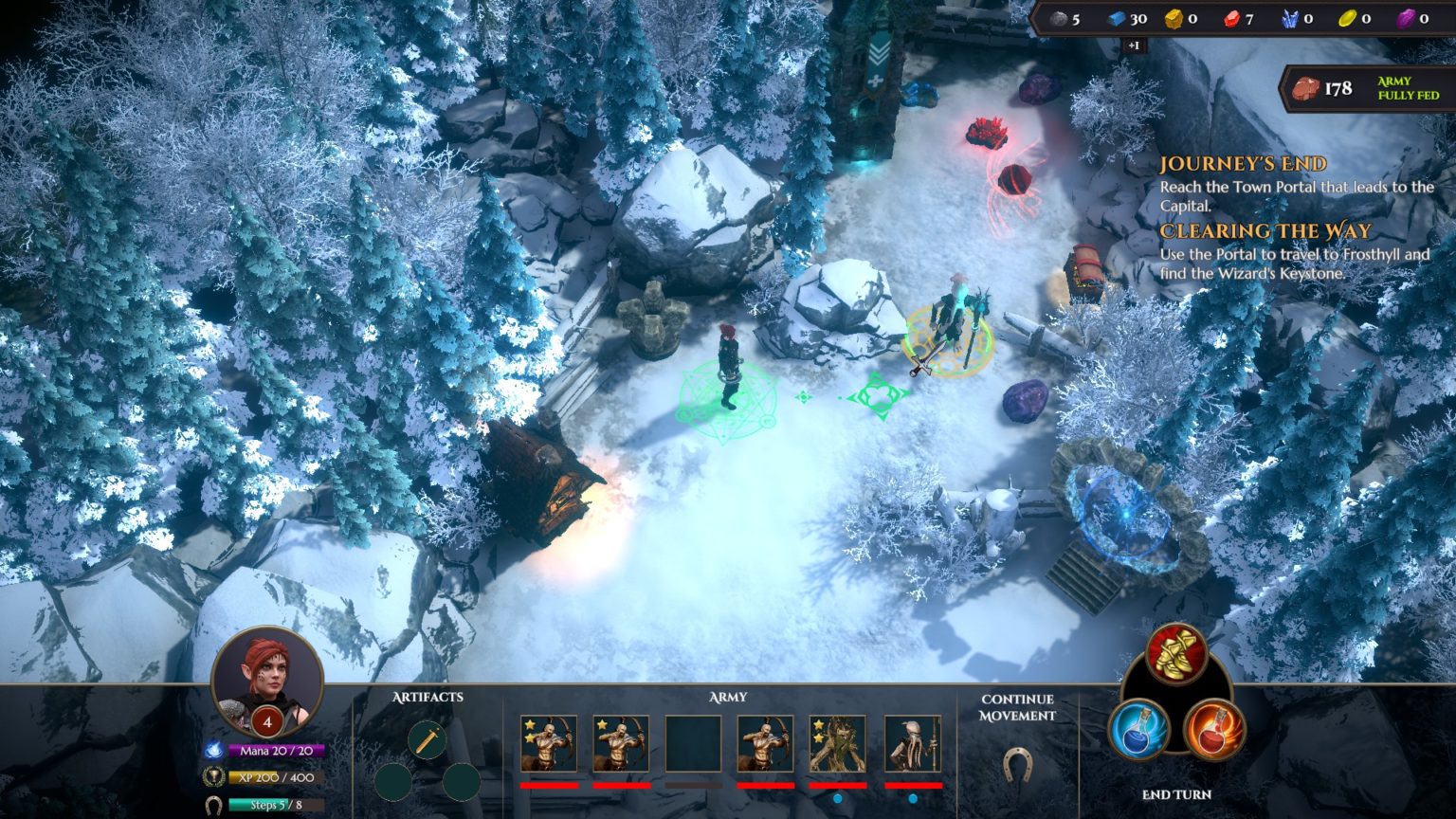Choose the tentacle-faced mage army unit
The image size is (1456, 819).
[912, 744]
